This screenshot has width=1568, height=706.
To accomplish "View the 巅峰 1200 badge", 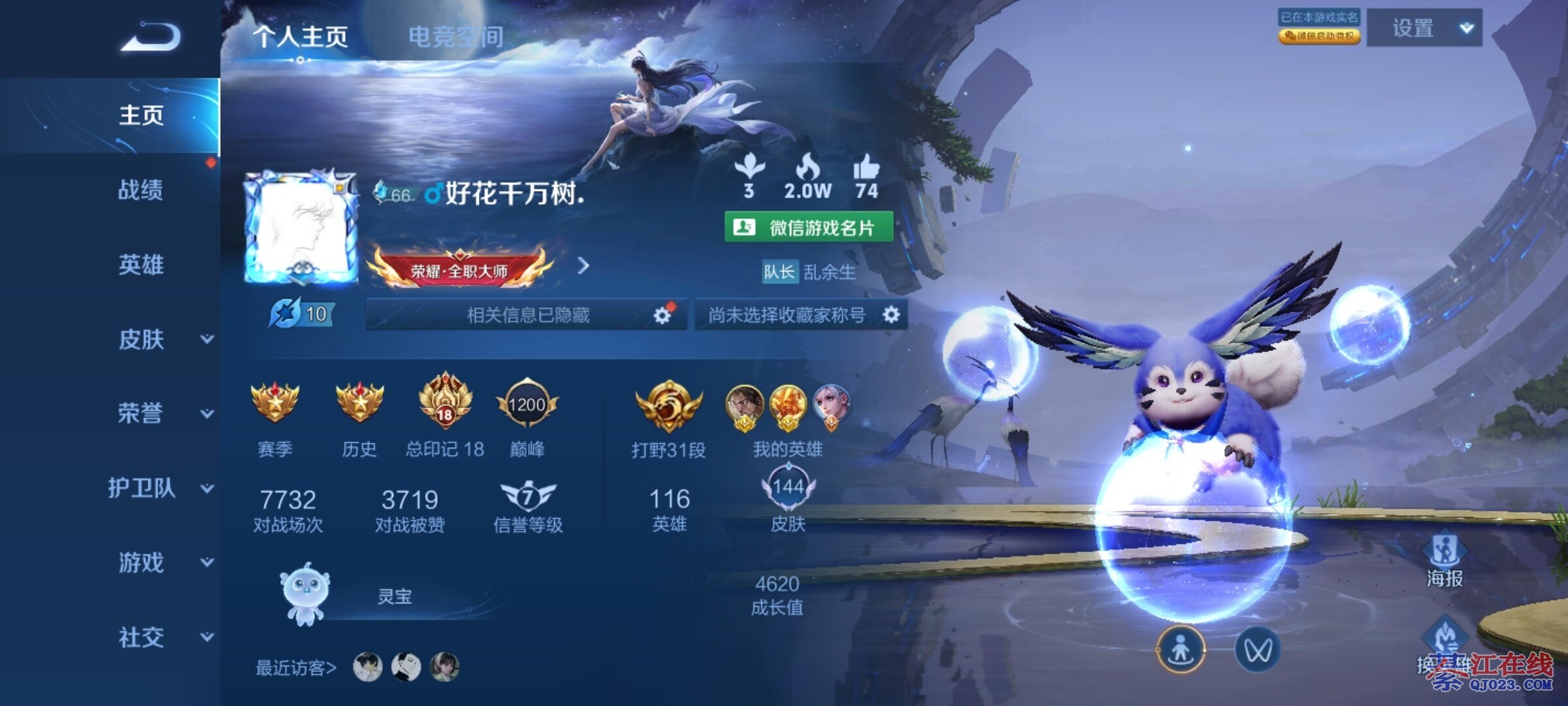I will click(x=527, y=405).
